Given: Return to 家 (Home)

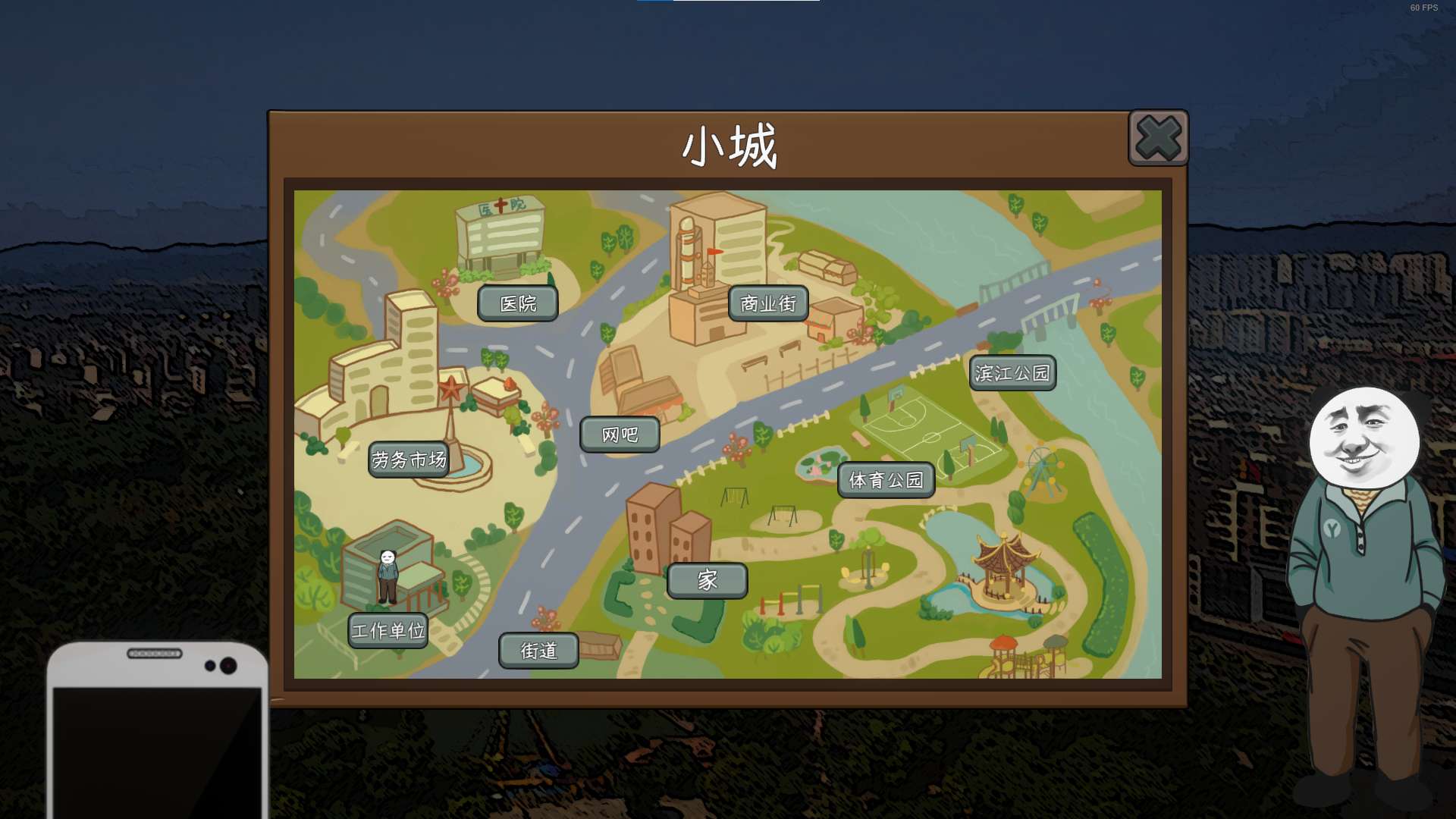Looking at the screenshot, I should pyautogui.click(x=706, y=579).
